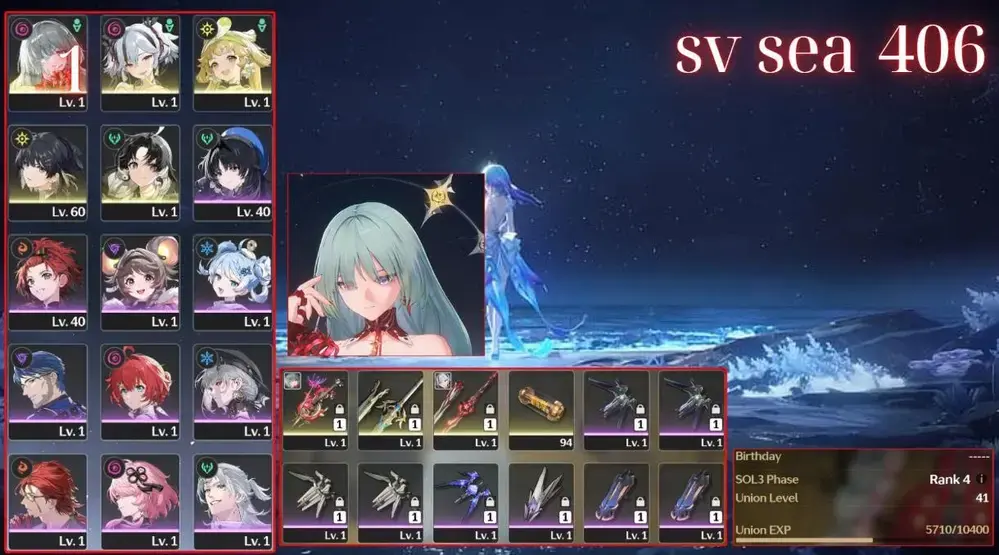Open the SOL3 Phase info button
999x555 pixels.
[x=980, y=480]
